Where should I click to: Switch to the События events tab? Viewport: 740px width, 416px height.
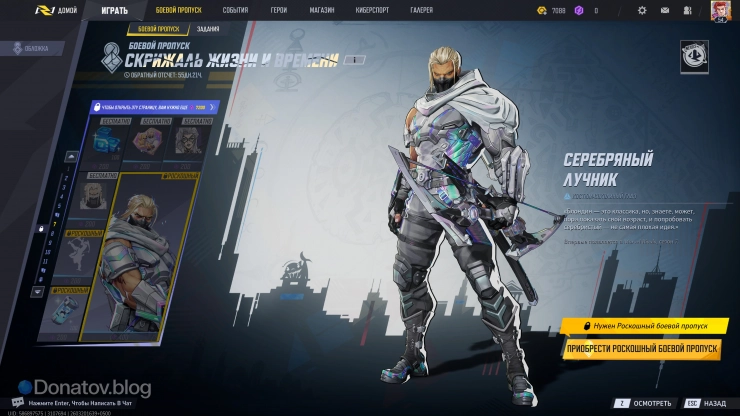tap(235, 10)
